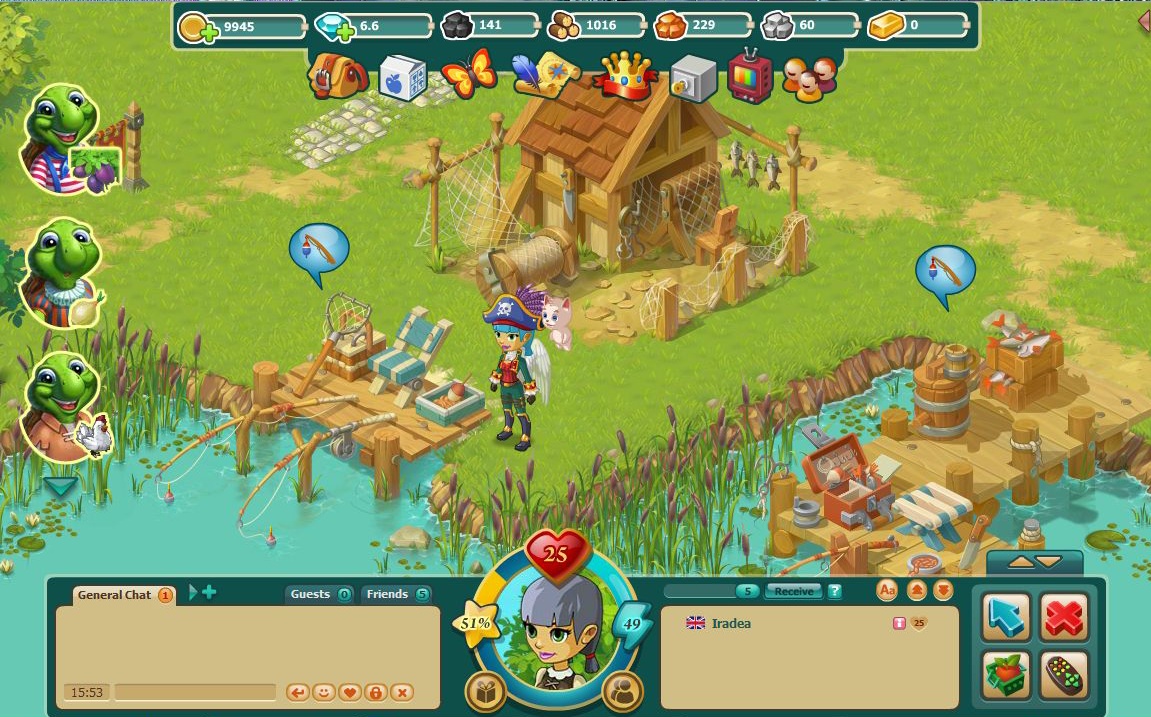The height and width of the screenshot is (717, 1151).
Task: Open the backpack inventory
Action: [326, 76]
